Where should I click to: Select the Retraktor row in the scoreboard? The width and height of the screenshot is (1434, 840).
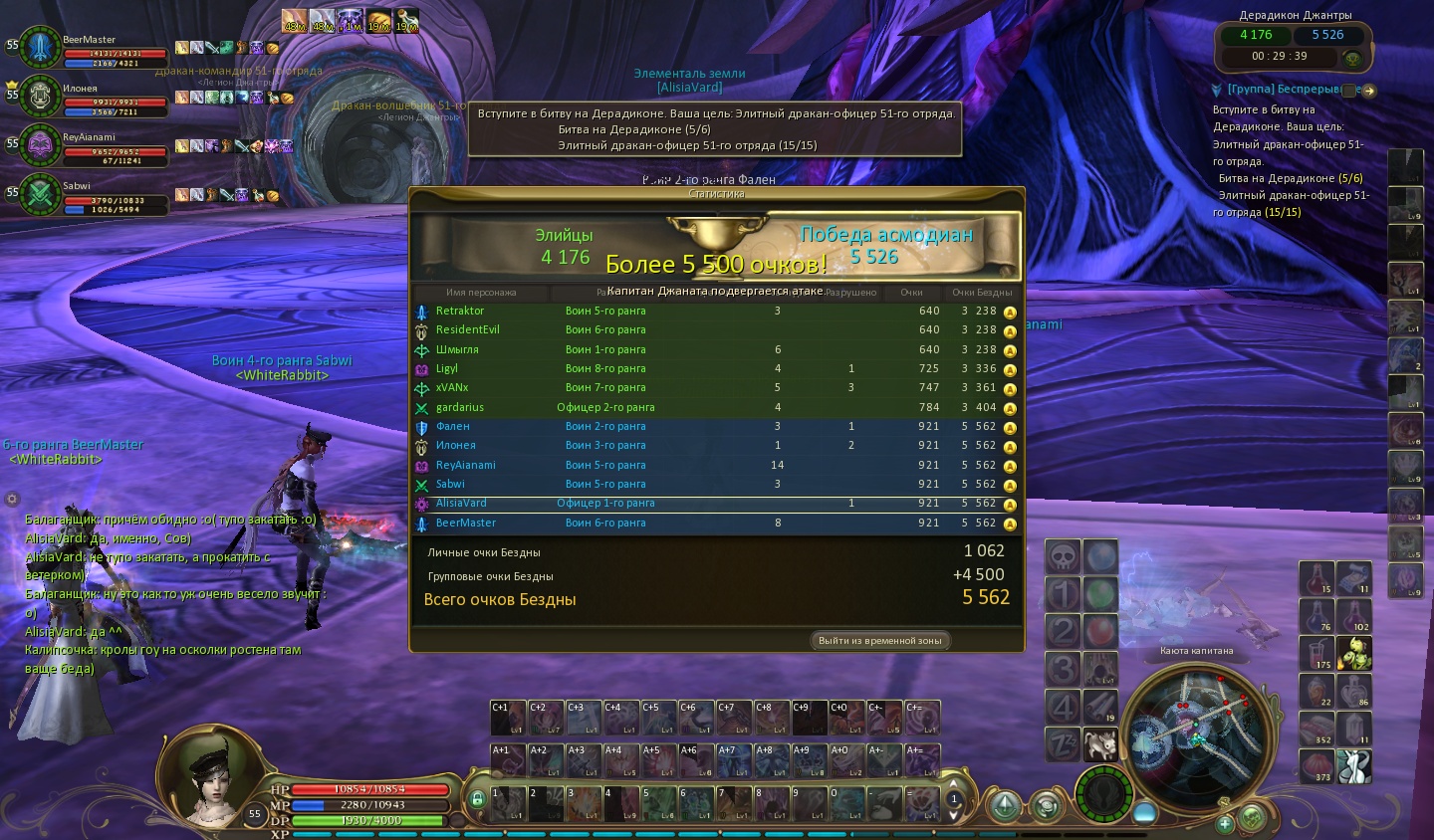pyautogui.click(x=717, y=311)
